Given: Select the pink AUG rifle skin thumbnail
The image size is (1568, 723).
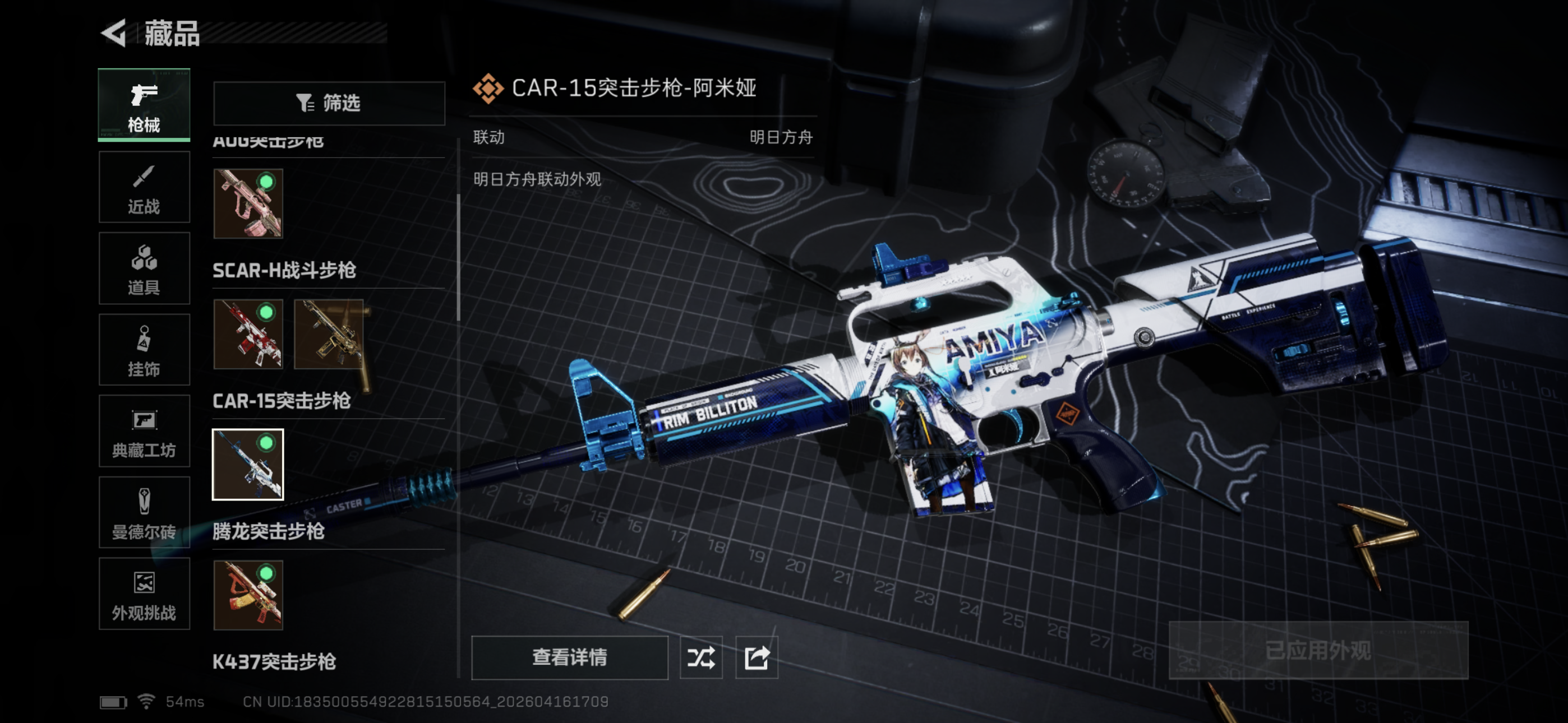Looking at the screenshot, I should [248, 203].
